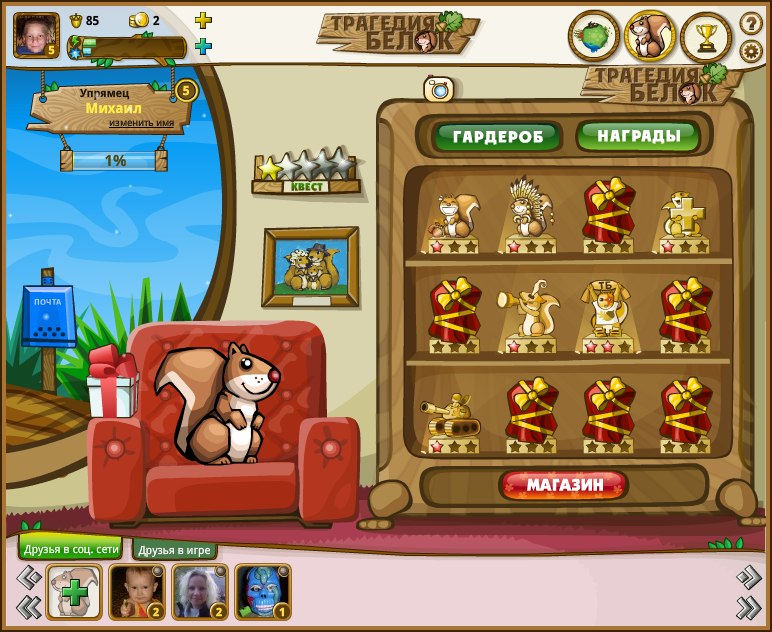Click the help question mark button
This screenshot has width=772, height=632.
750,23
